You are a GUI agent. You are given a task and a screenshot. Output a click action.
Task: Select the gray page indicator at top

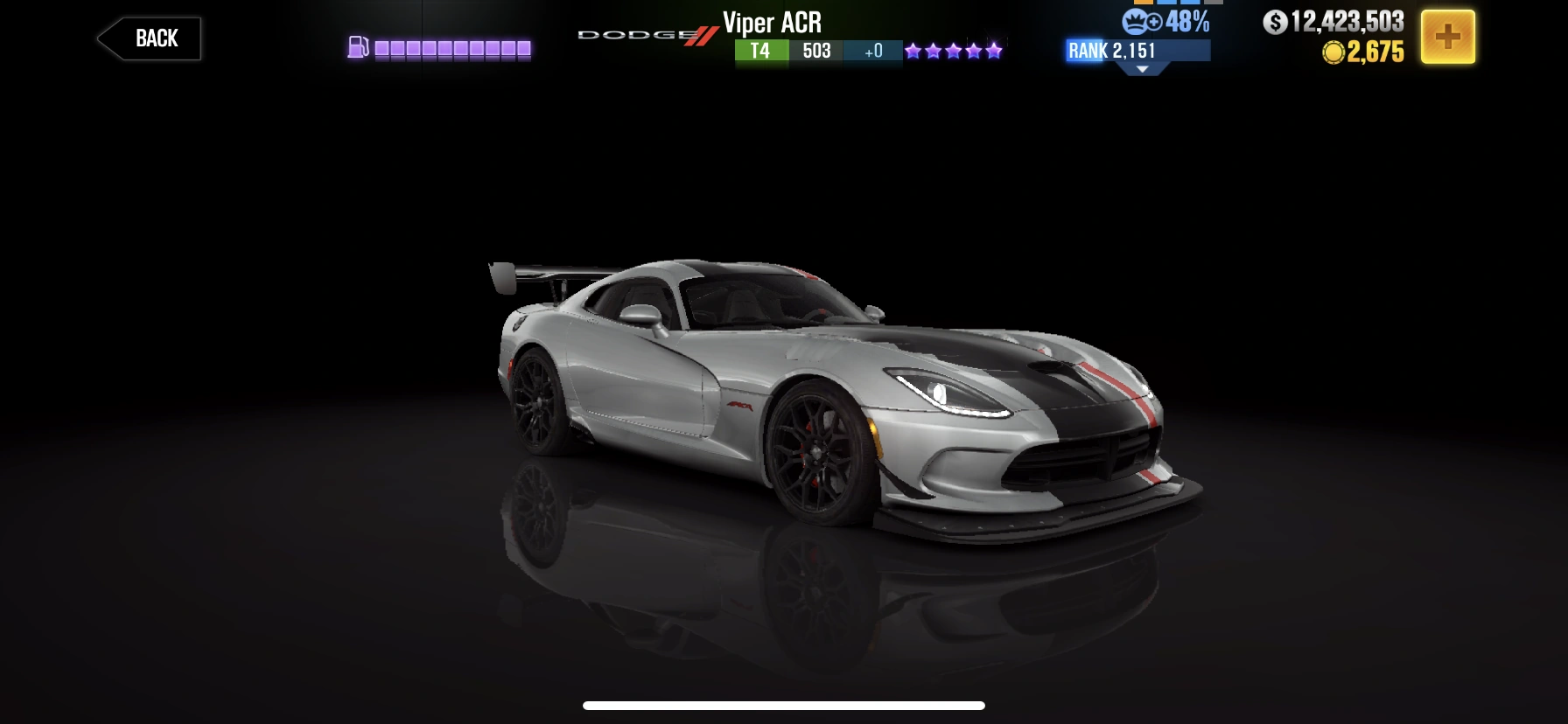tap(1214, 3)
